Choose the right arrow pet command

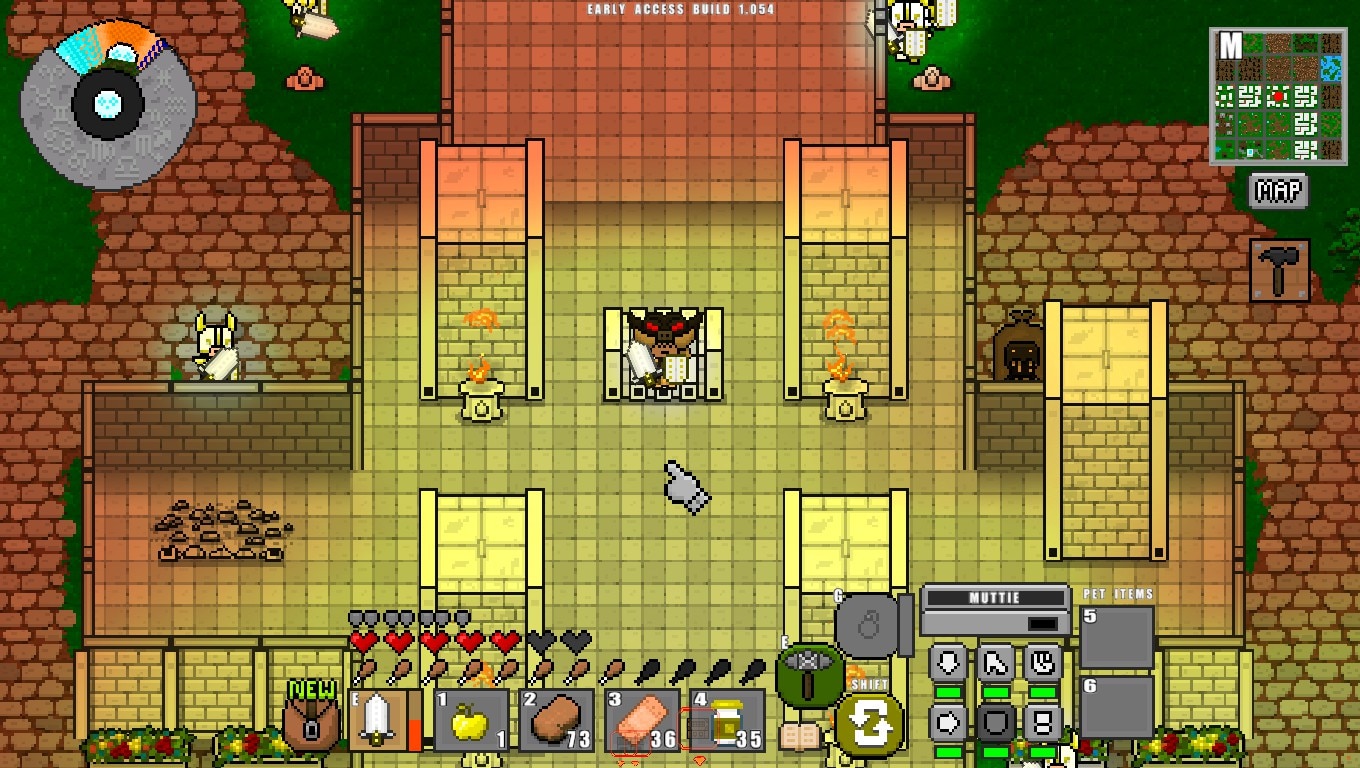click(948, 722)
